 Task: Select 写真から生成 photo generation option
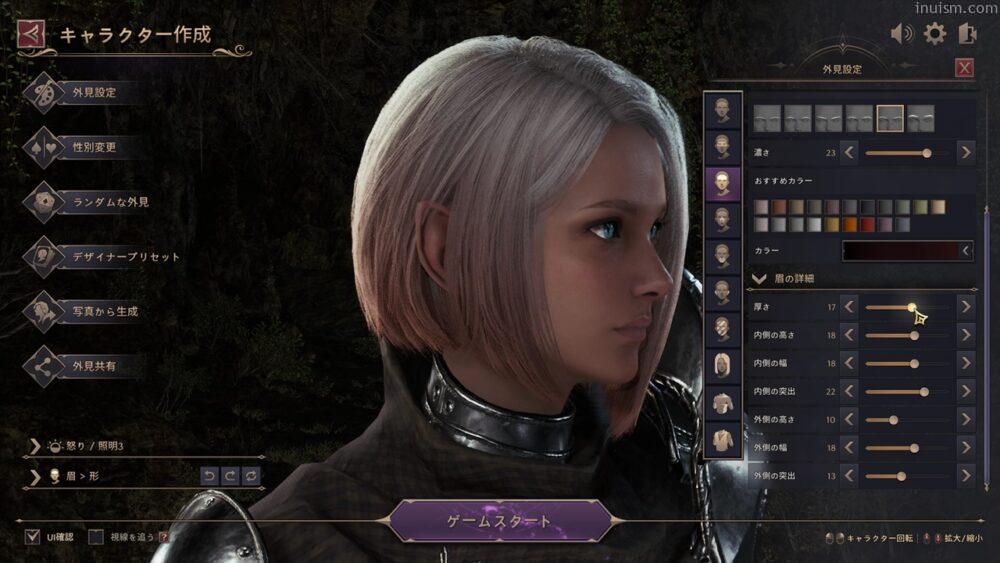[104, 312]
